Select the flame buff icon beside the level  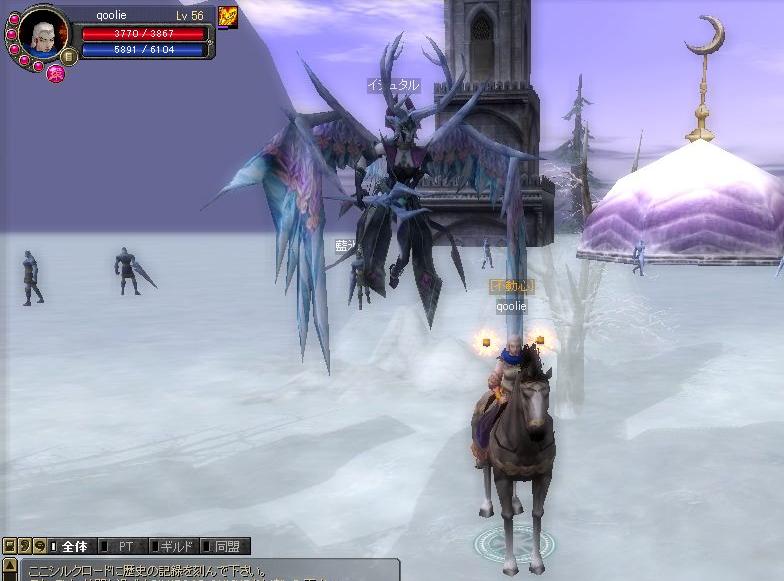click(x=228, y=17)
